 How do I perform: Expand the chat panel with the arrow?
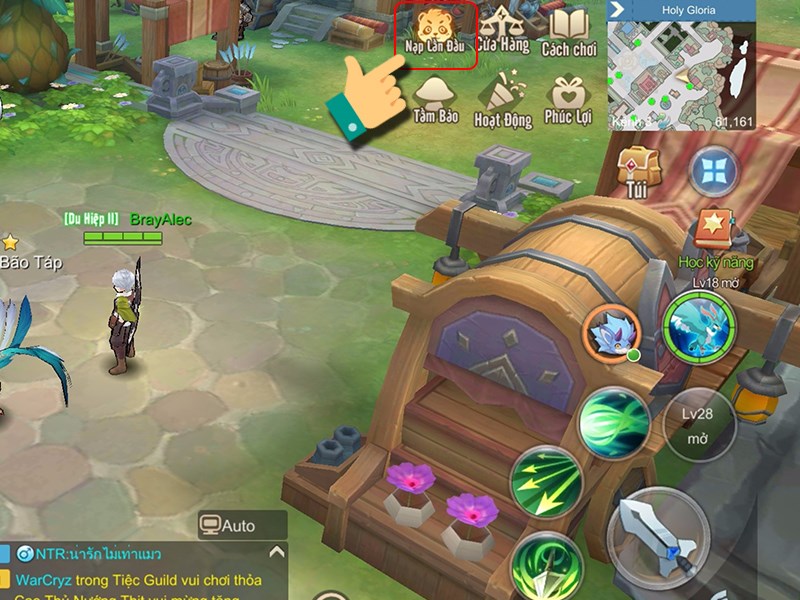tap(275, 552)
